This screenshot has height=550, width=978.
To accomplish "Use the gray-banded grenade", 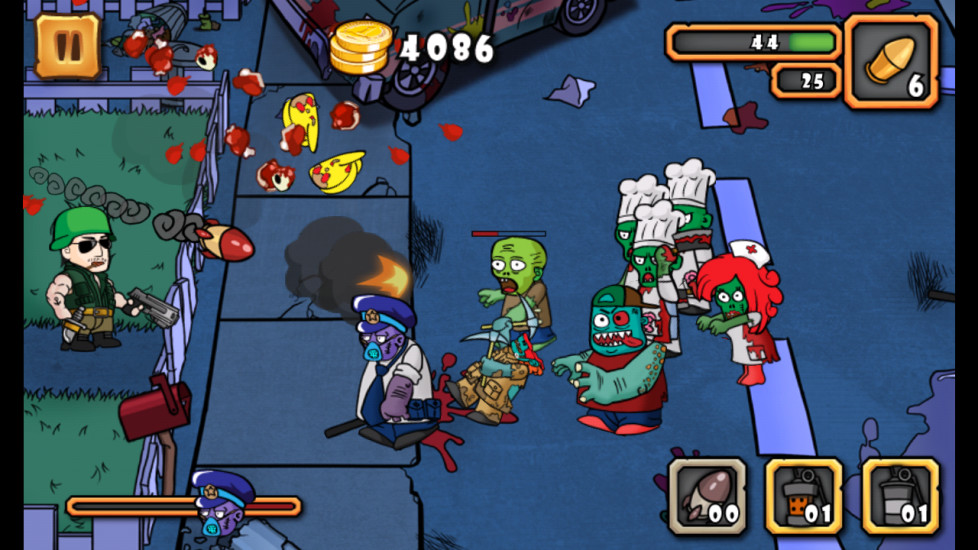I will pyautogui.click(x=900, y=497).
